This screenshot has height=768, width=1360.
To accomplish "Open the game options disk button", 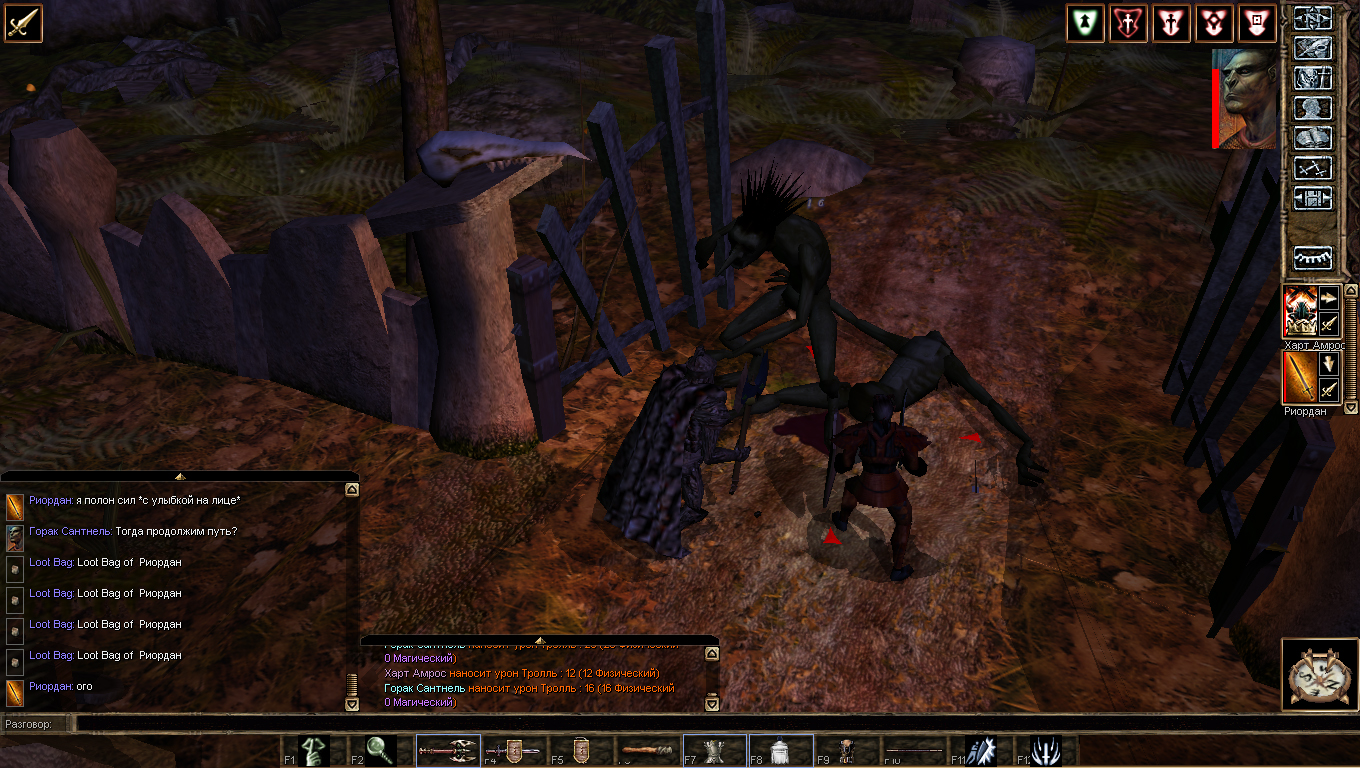I will [1313, 198].
